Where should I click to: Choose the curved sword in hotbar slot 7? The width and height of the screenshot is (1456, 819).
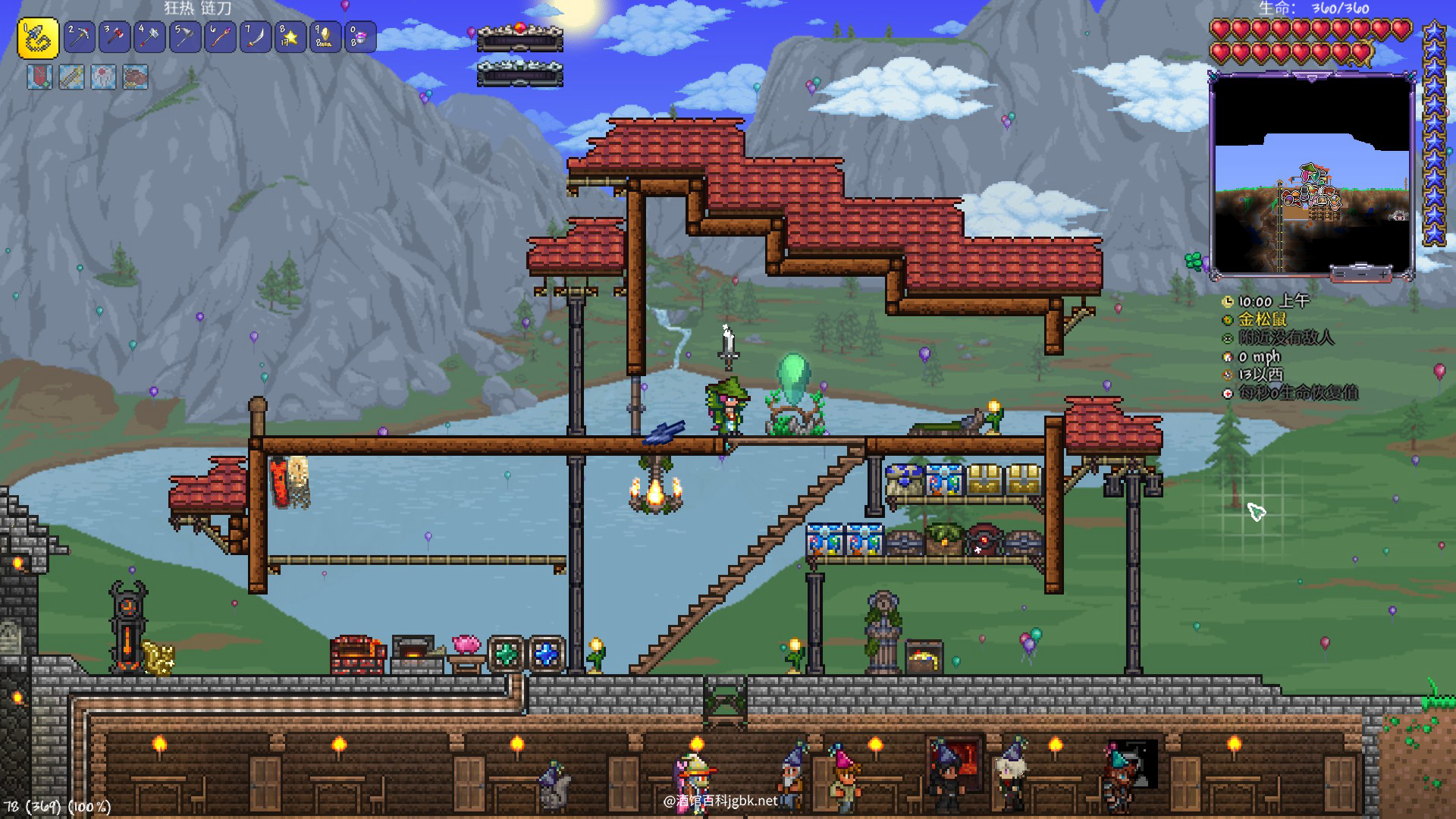256,36
